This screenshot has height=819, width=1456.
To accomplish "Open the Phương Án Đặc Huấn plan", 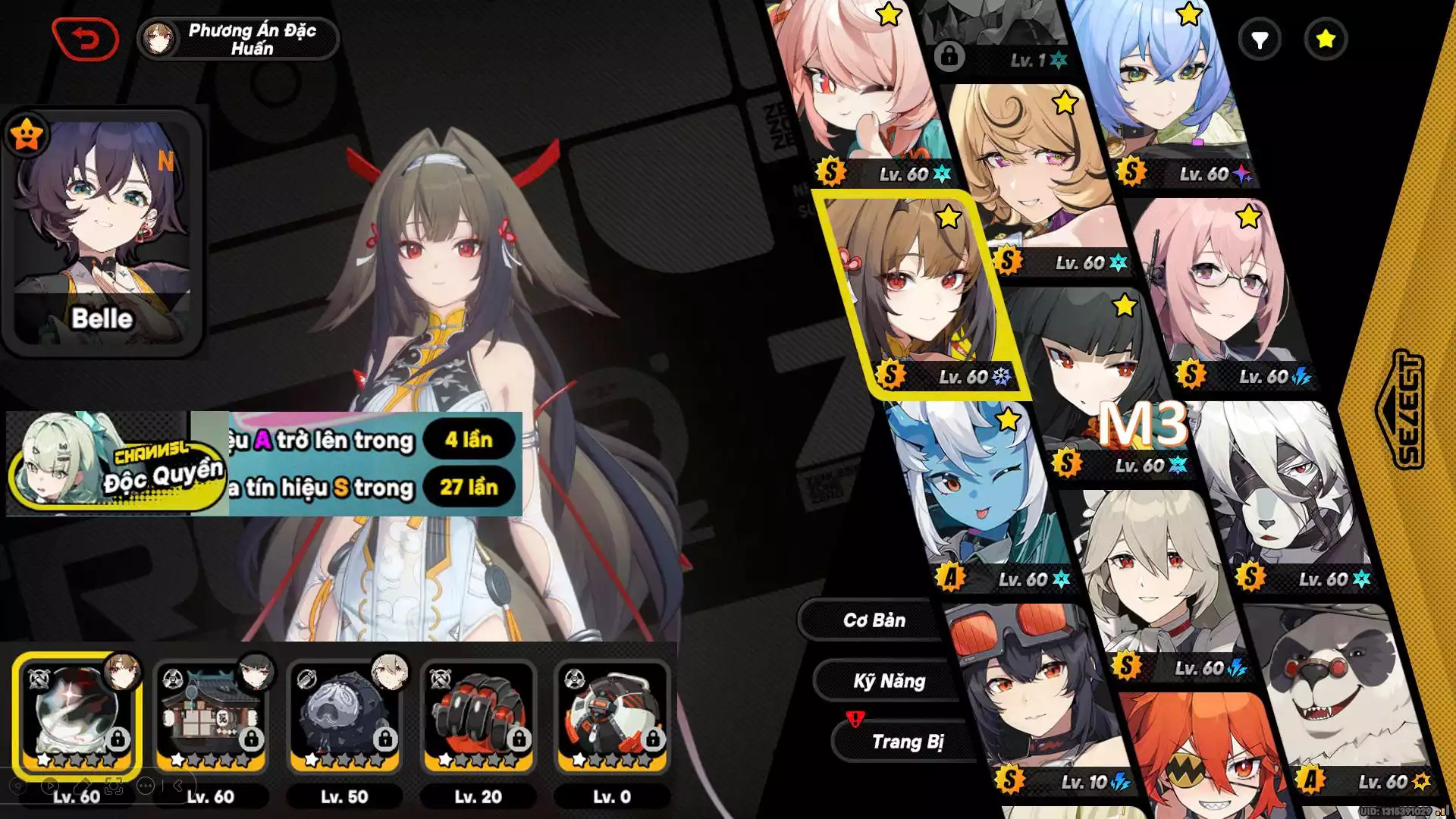I will [238, 39].
